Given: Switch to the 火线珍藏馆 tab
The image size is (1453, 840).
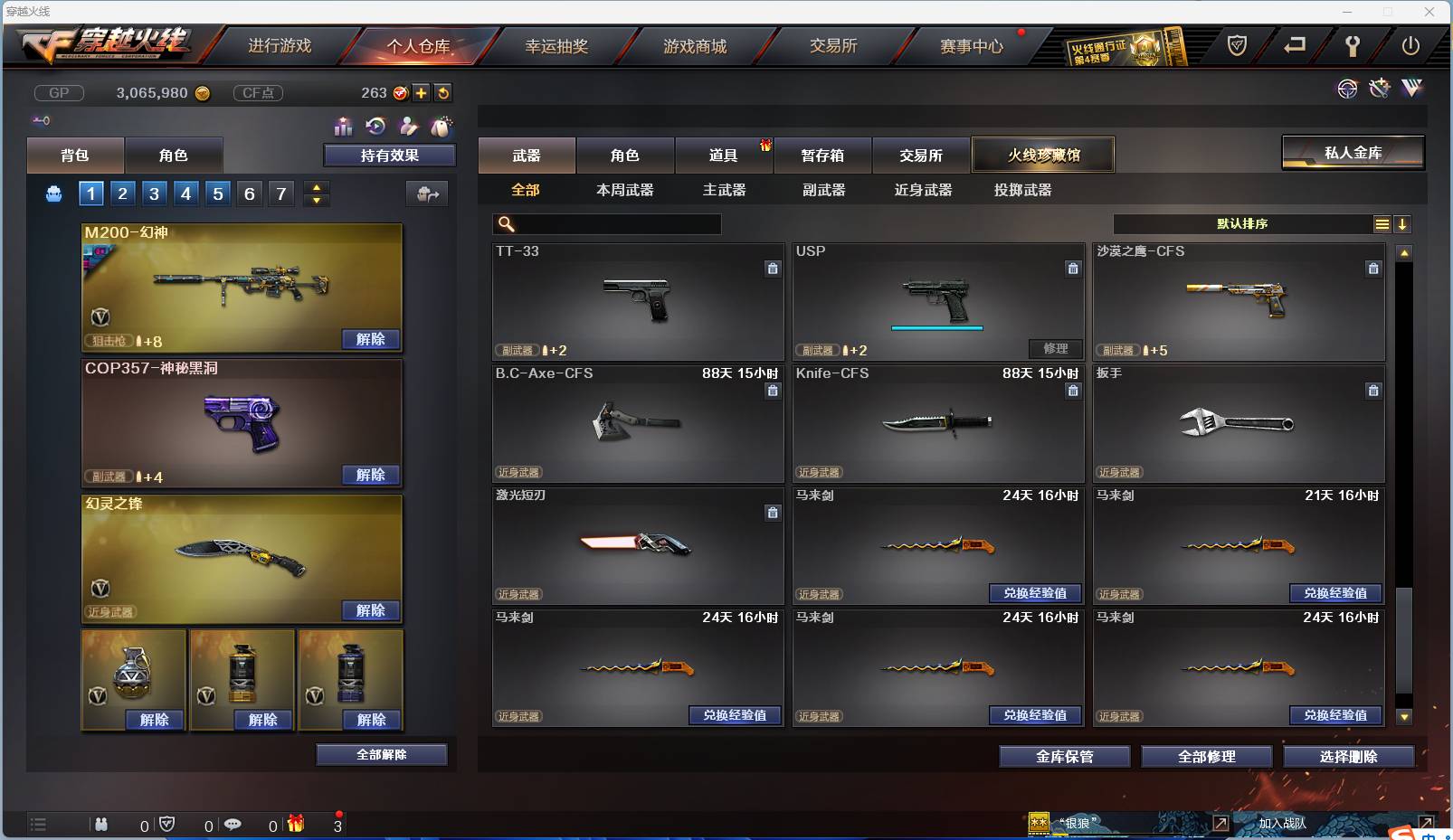Looking at the screenshot, I should 1044,155.
